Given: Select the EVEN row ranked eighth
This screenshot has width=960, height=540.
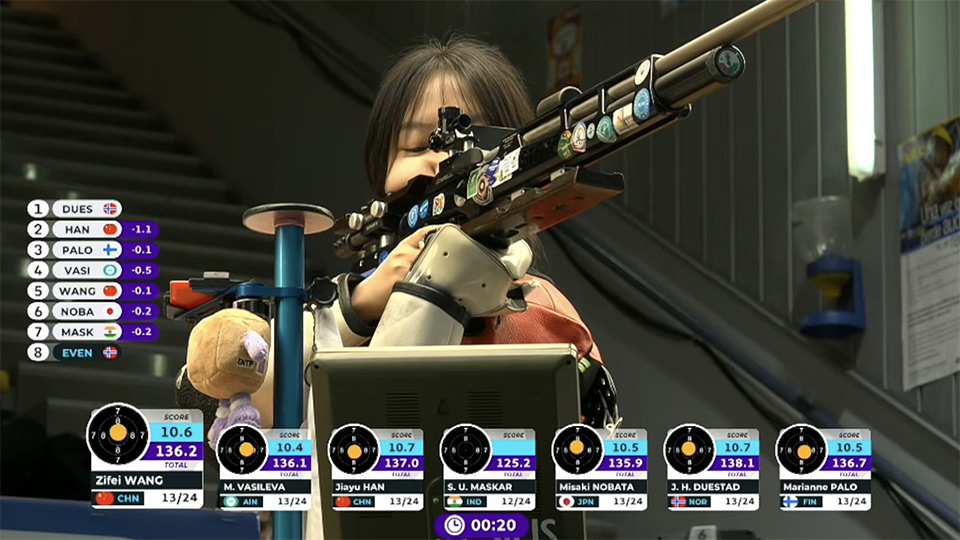Looking at the screenshot, I should [x=75, y=352].
